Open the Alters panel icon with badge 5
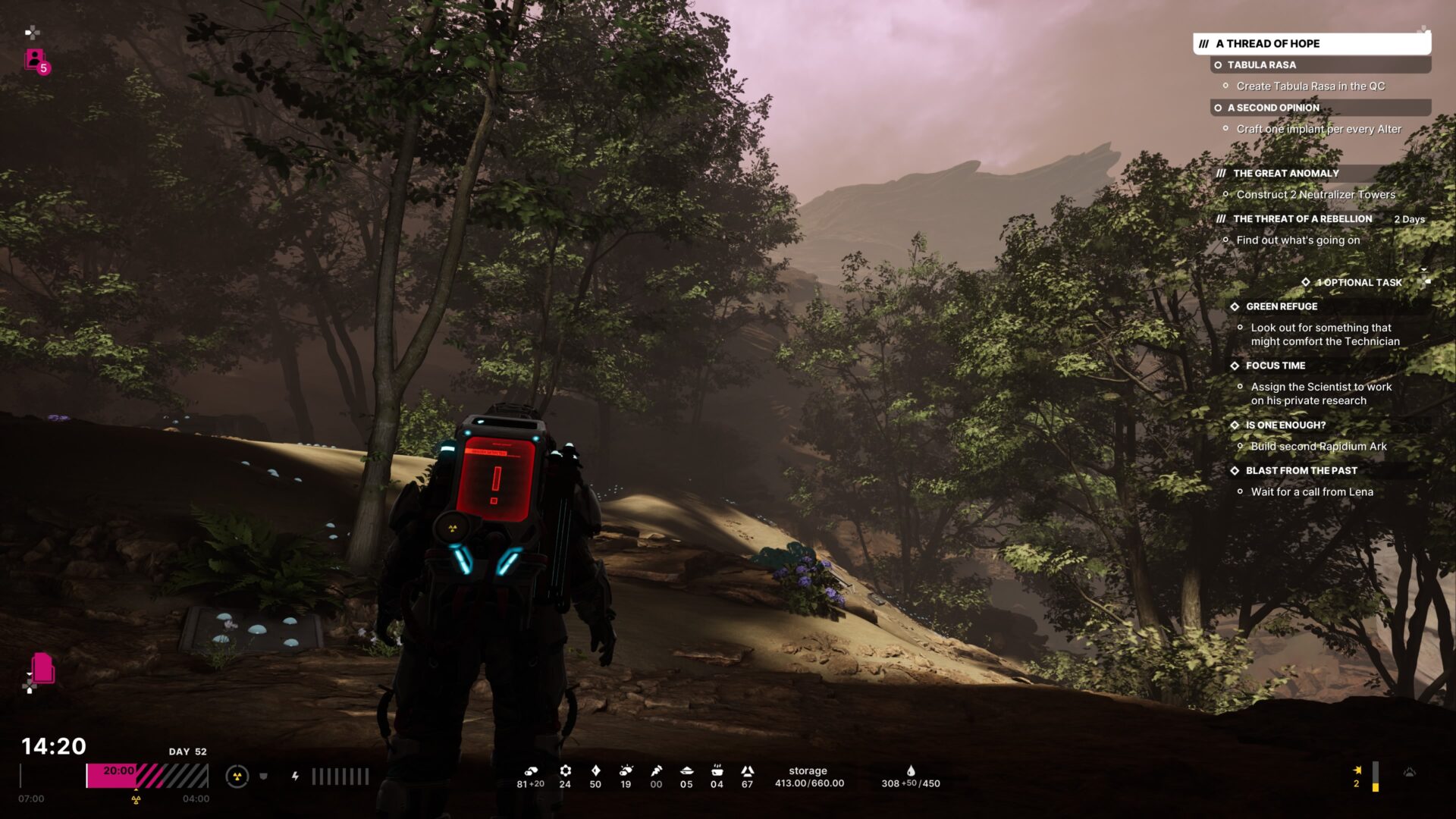Screen dimensions: 1456x819 [35, 60]
